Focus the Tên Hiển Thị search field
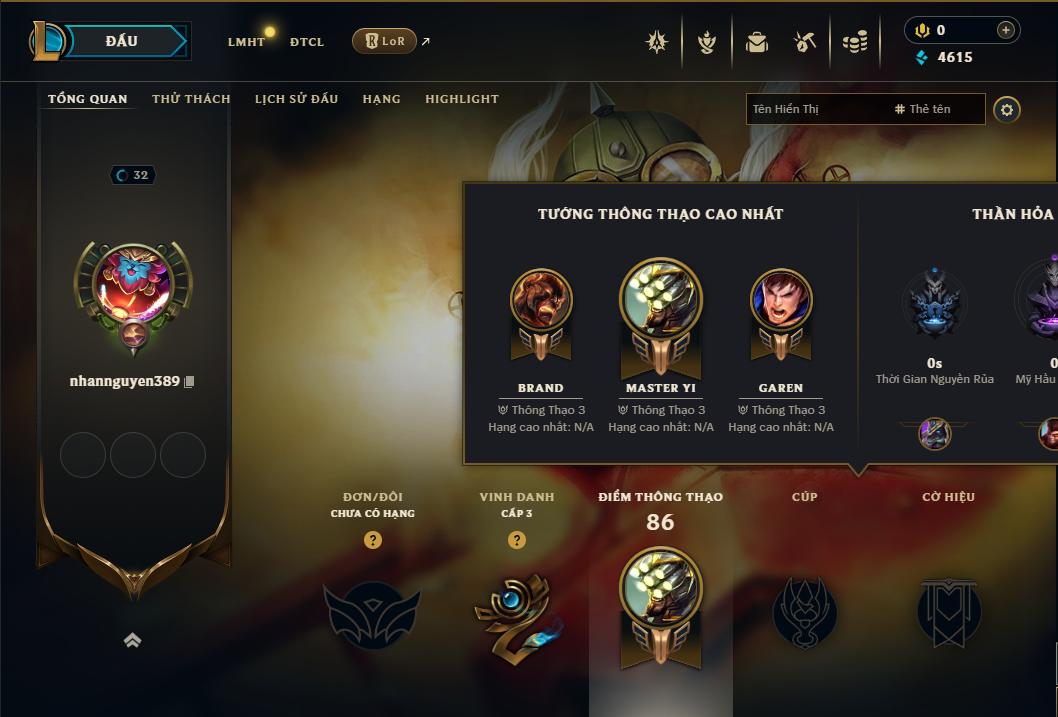The height and width of the screenshot is (717, 1058). coord(815,109)
